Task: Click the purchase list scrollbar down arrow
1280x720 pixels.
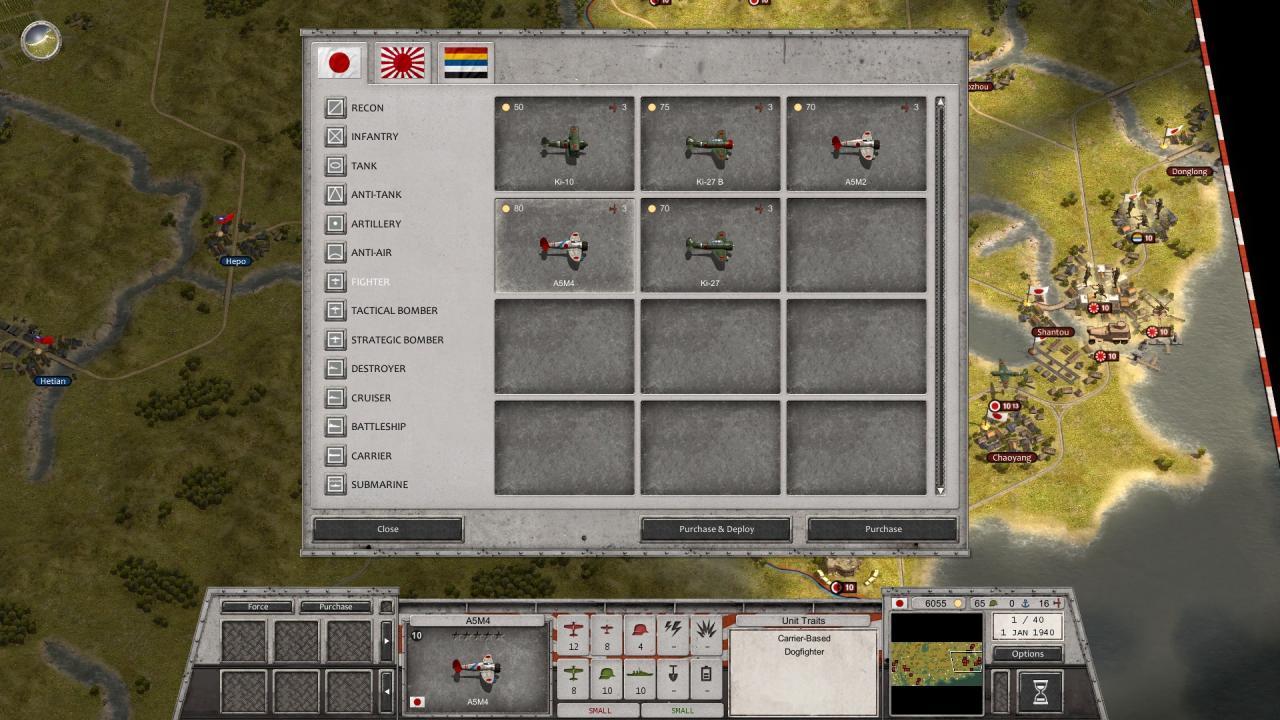Action: [x=939, y=490]
